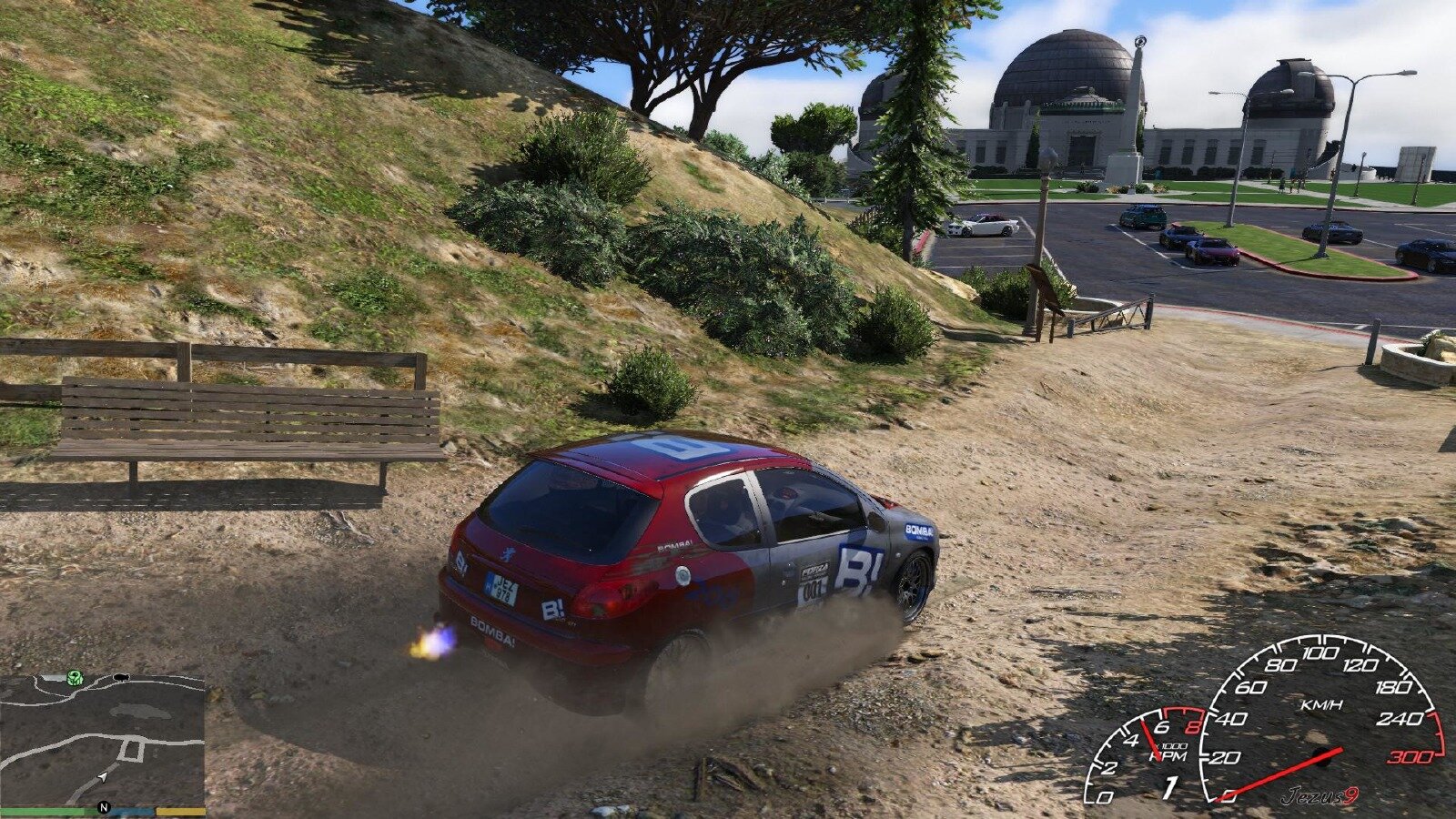Select the white player arrow on the minimap
Image resolution: width=1456 pixels, height=819 pixels.
(x=103, y=776)
